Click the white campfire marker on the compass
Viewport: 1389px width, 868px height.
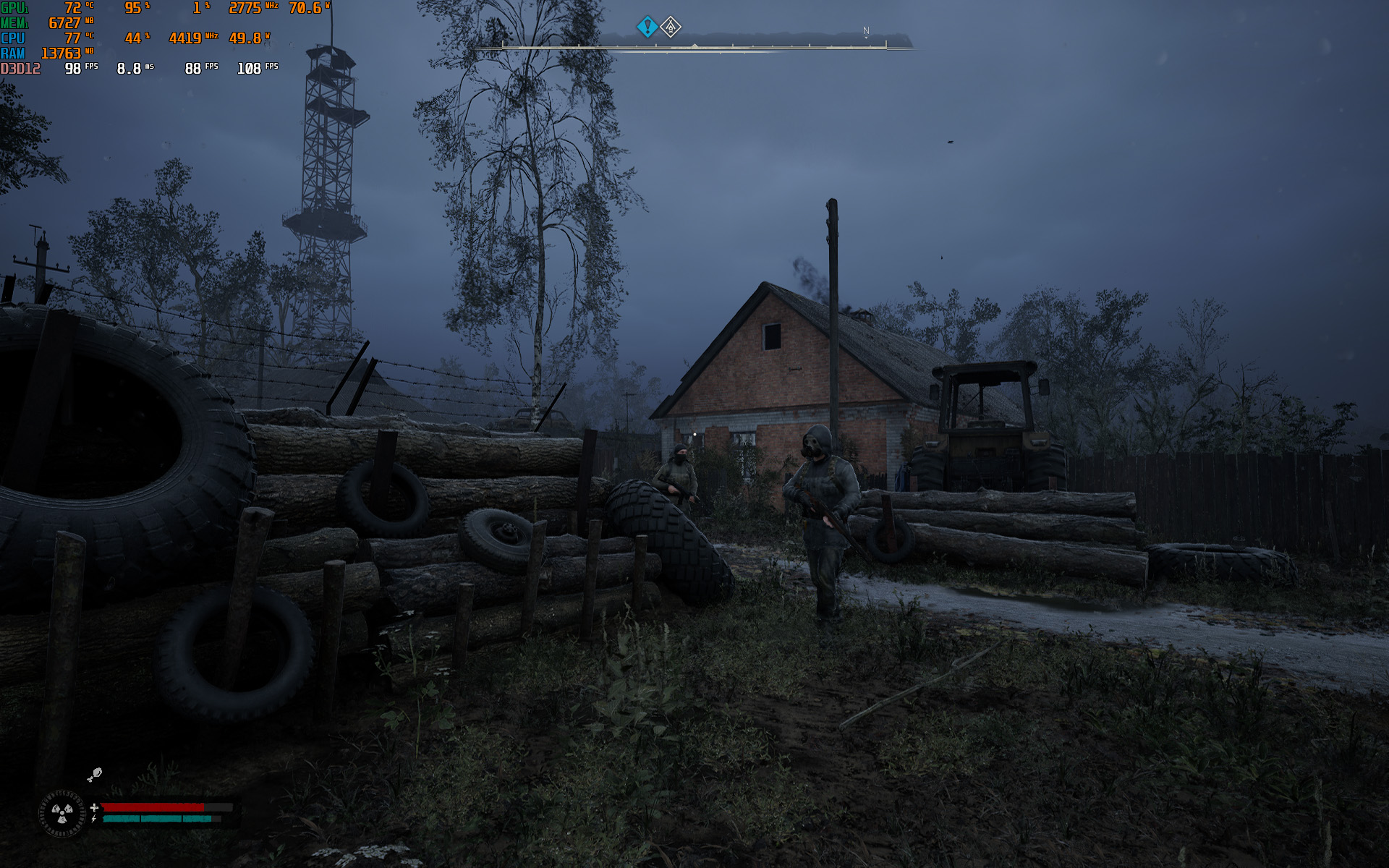pyautogui.click(x=671, y=27)
